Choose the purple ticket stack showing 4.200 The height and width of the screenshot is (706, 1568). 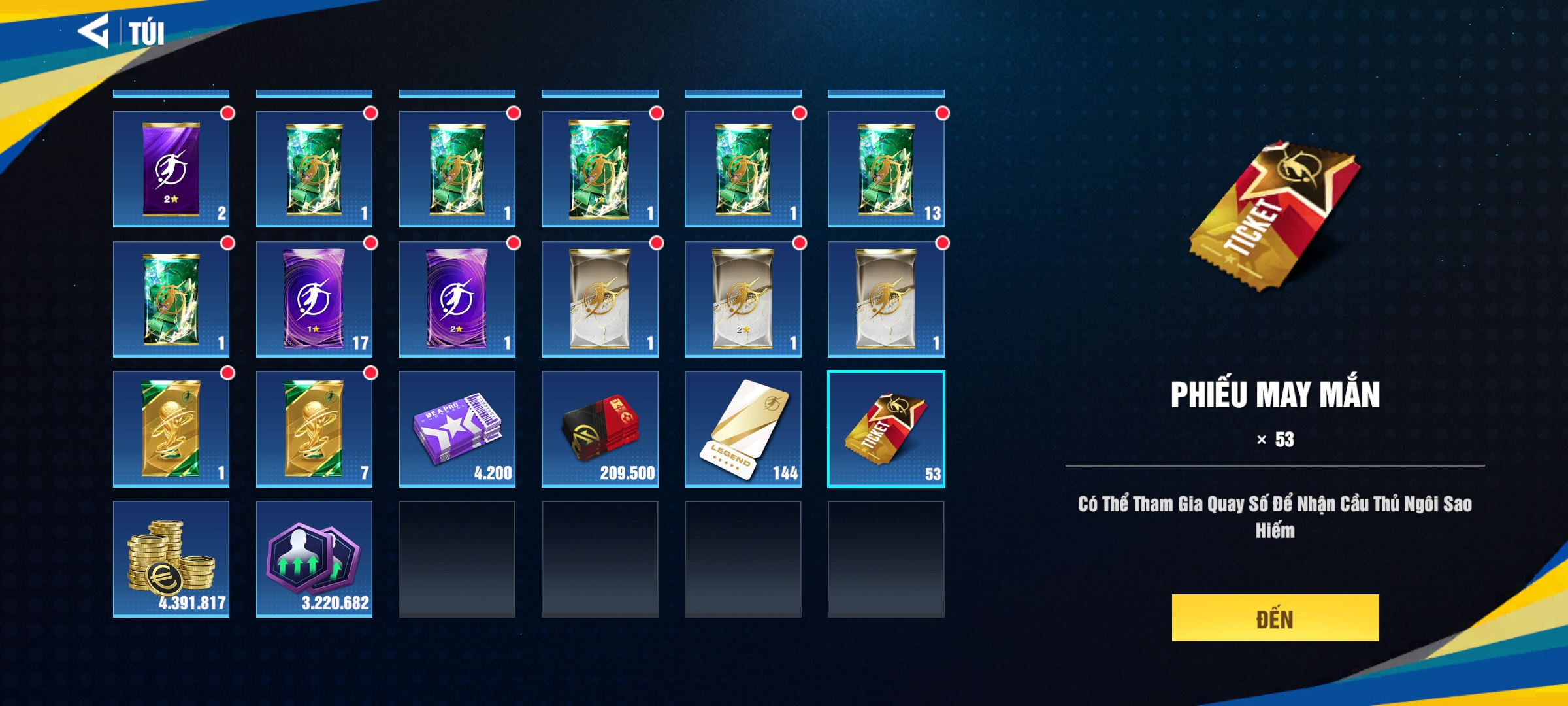pos(457,429)
